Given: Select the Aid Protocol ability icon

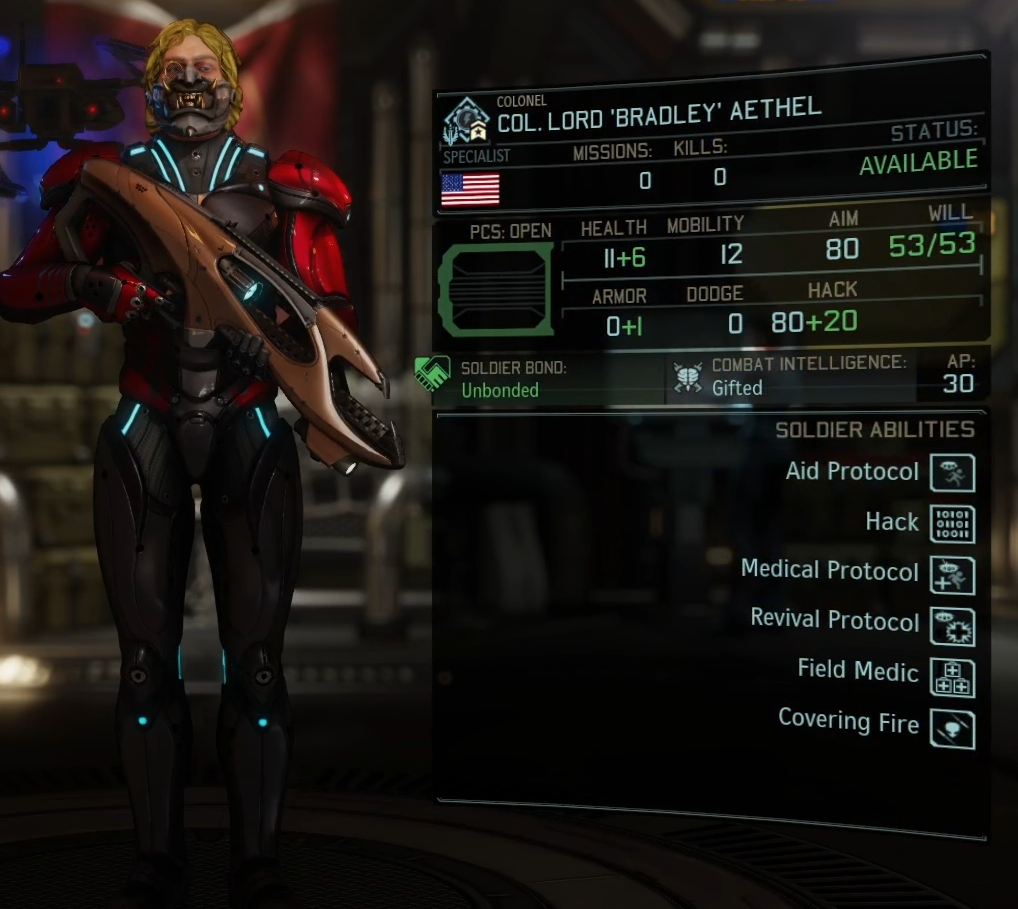Looking at the screenshot, I should (952, 473).
